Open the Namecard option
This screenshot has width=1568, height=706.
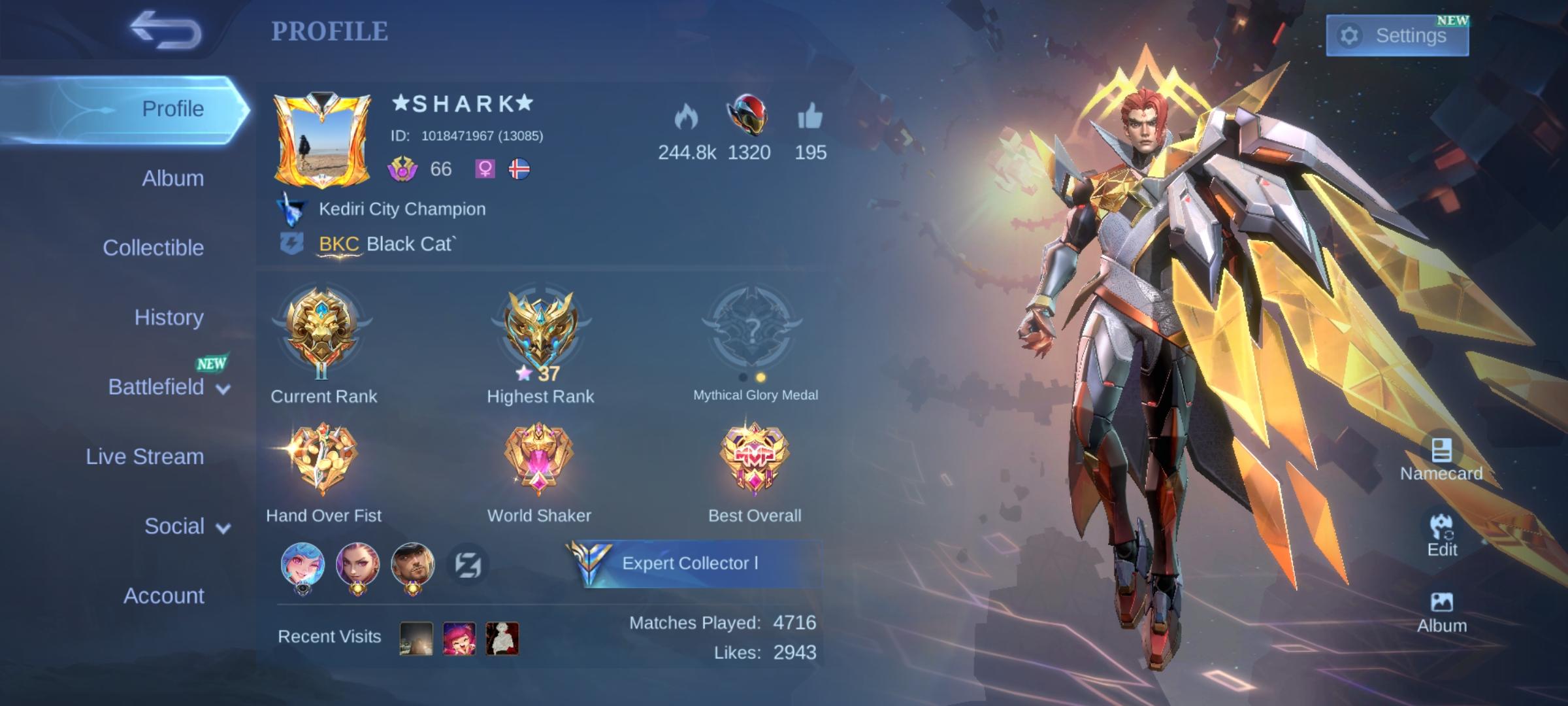tap(1441, 459)
